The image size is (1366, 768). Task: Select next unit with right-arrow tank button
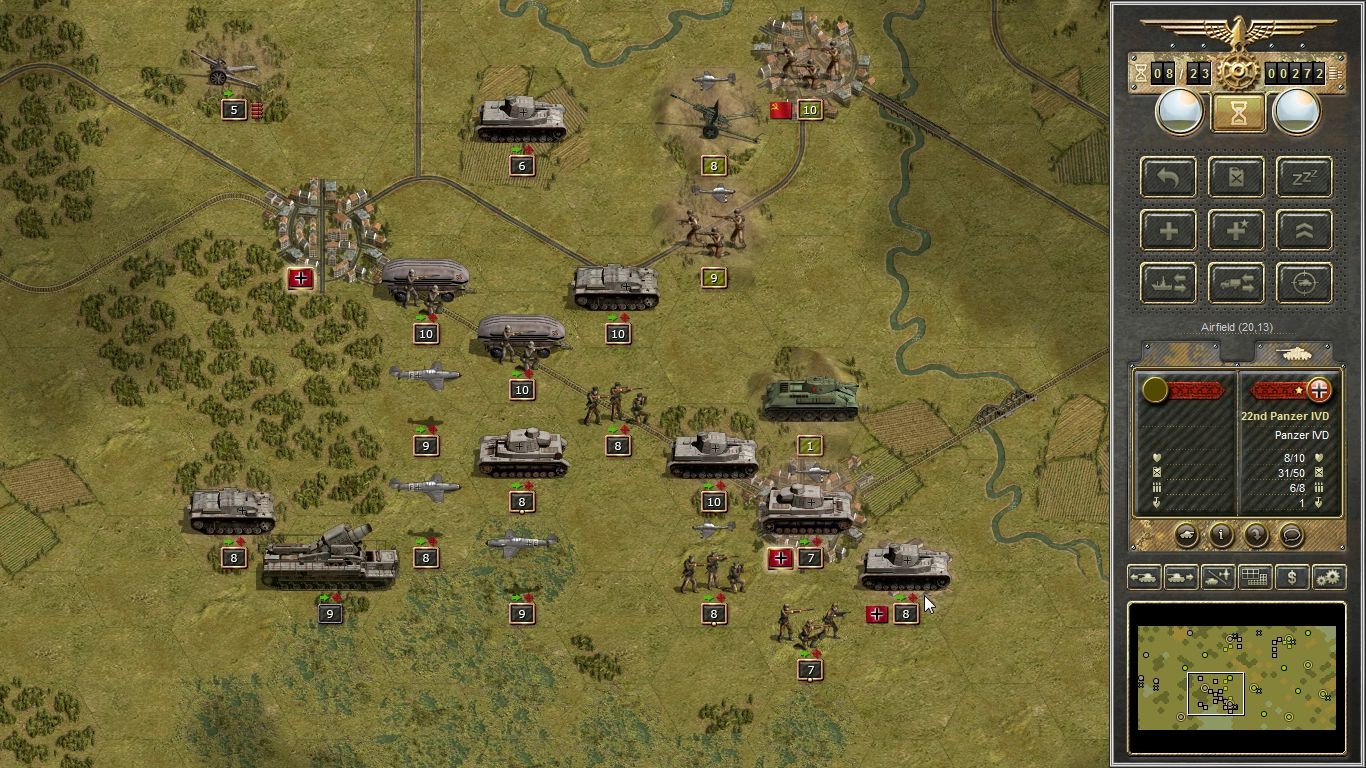(1181, 577)
